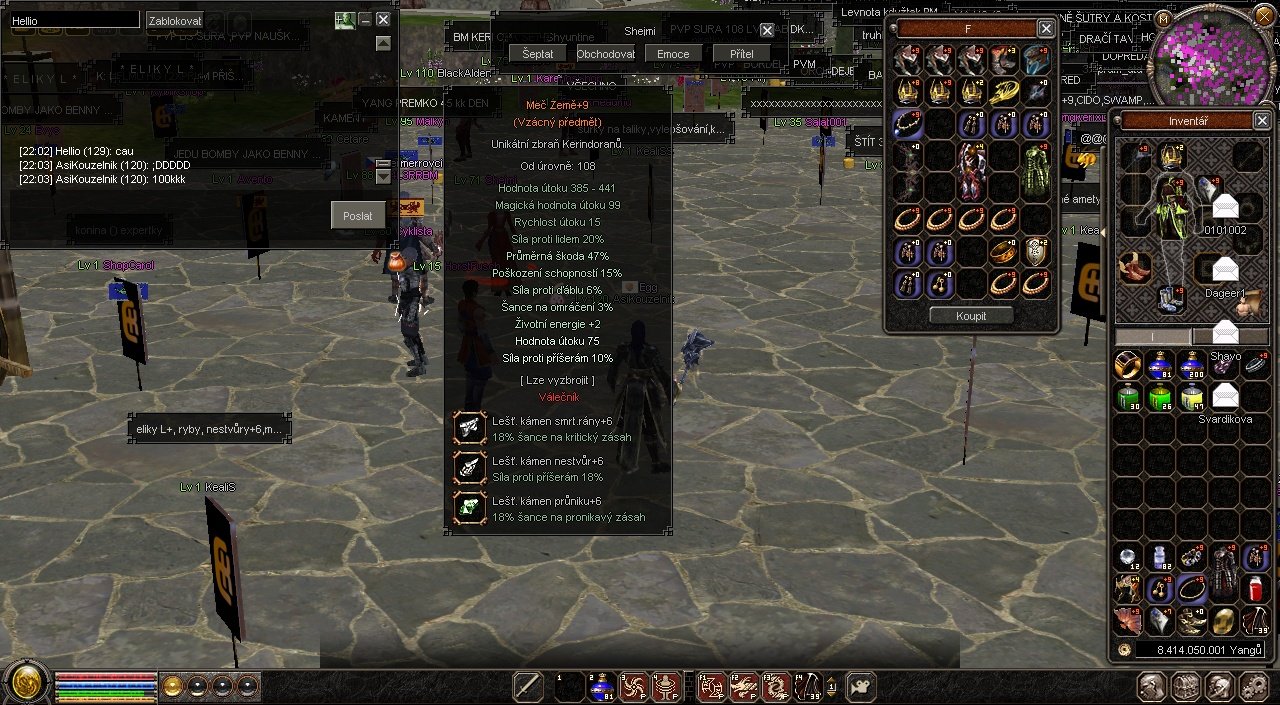Close the whisper chat window
The width and height of the screenshot is (1280, 705).
click(x=383, y=19)
